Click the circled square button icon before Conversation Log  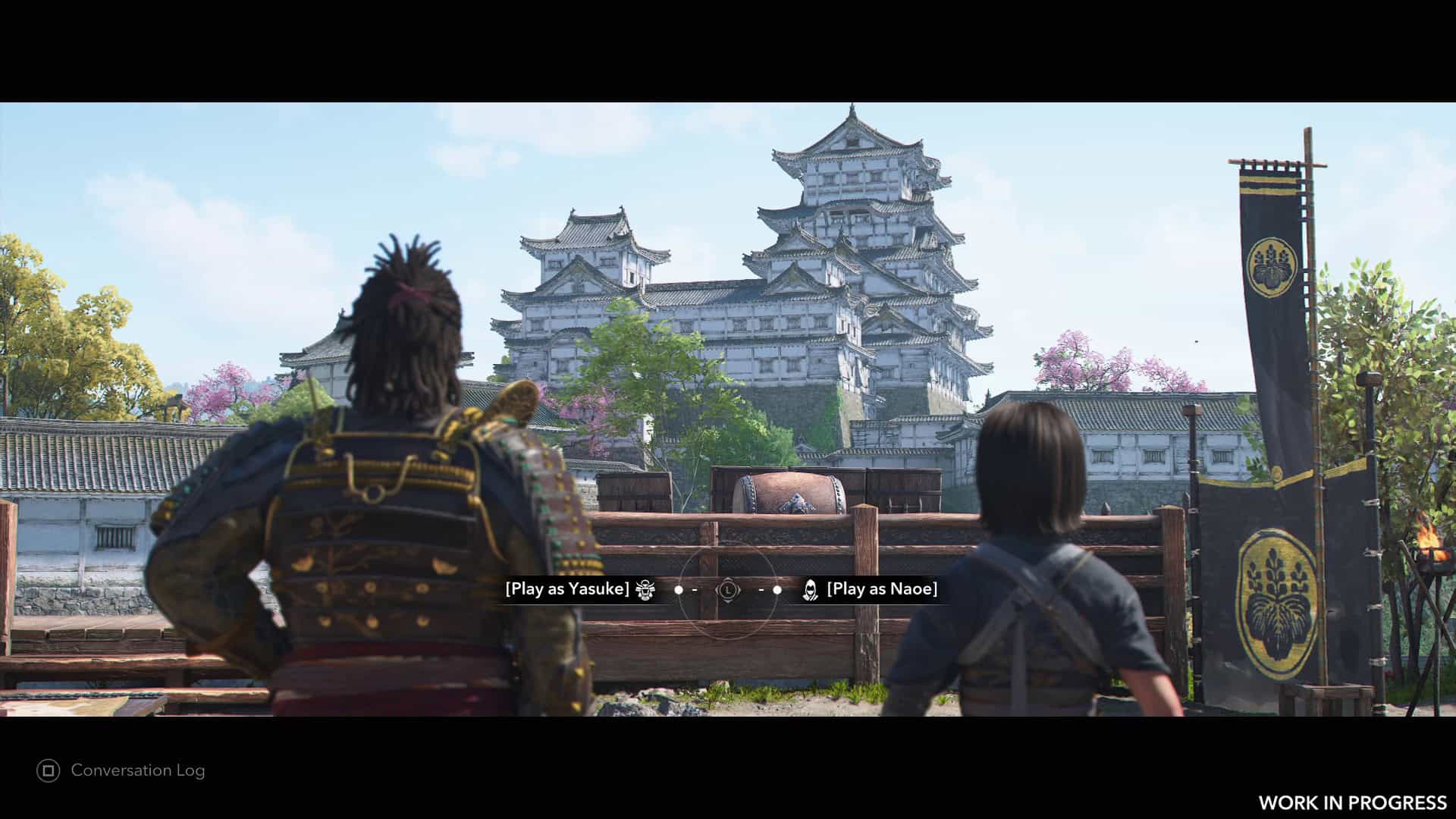[49, 770]
